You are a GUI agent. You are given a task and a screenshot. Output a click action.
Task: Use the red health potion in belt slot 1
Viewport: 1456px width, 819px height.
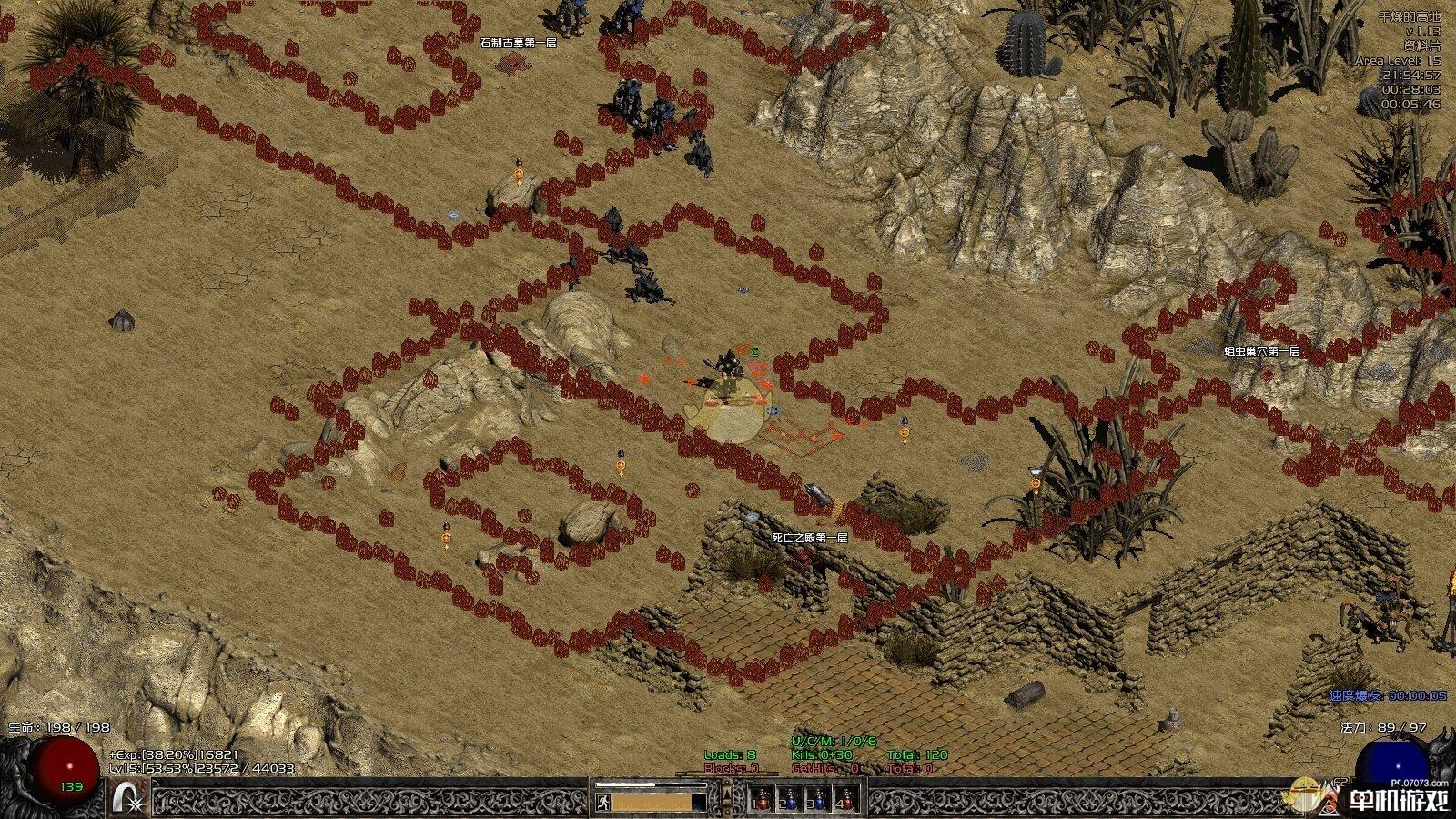(x=763, y=800)
